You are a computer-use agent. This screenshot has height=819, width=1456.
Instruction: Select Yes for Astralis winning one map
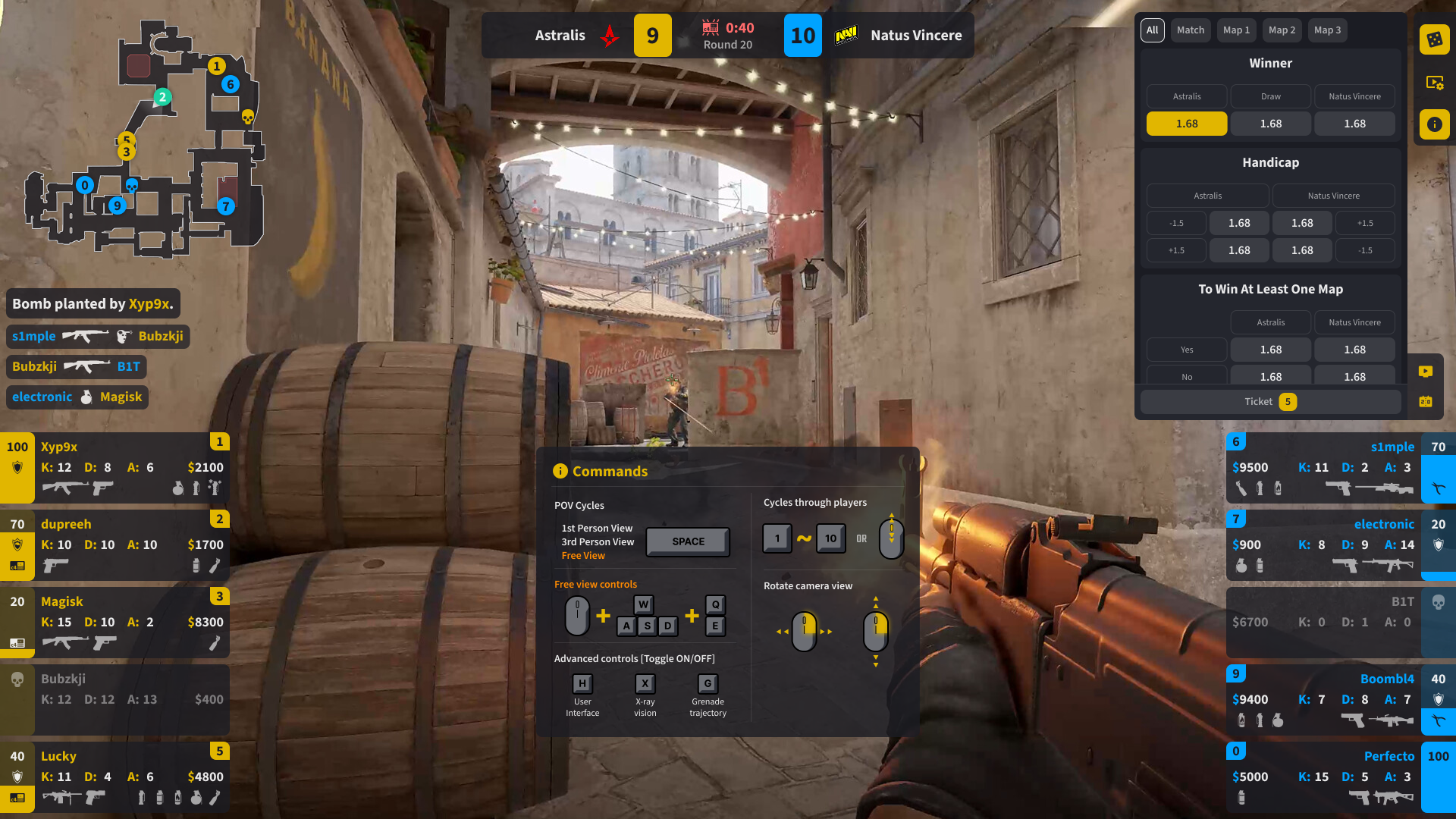click(1270, 350)
